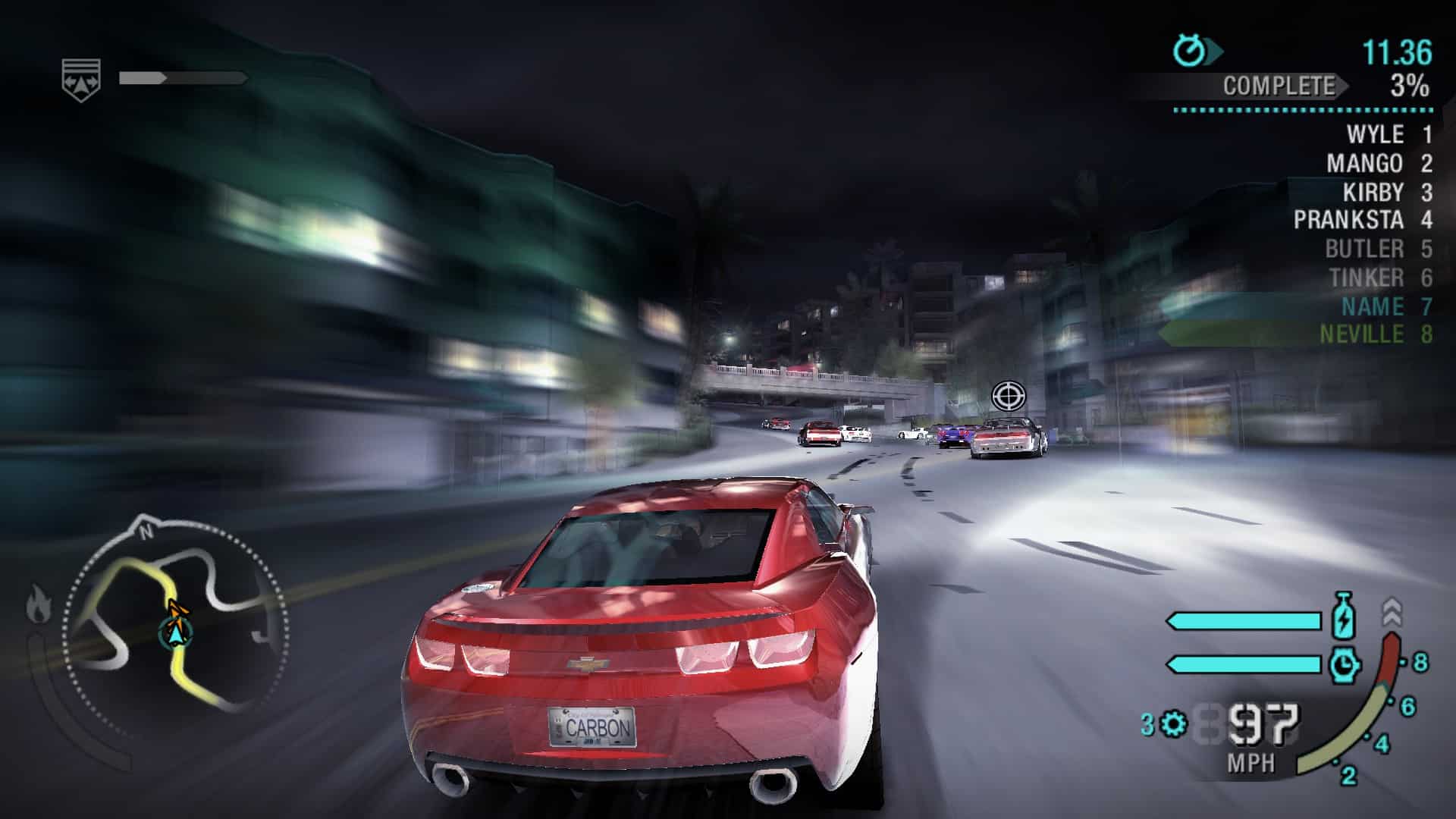Click the race stopwatch timer icon
1456x819 pixels.
[1189, 51]
